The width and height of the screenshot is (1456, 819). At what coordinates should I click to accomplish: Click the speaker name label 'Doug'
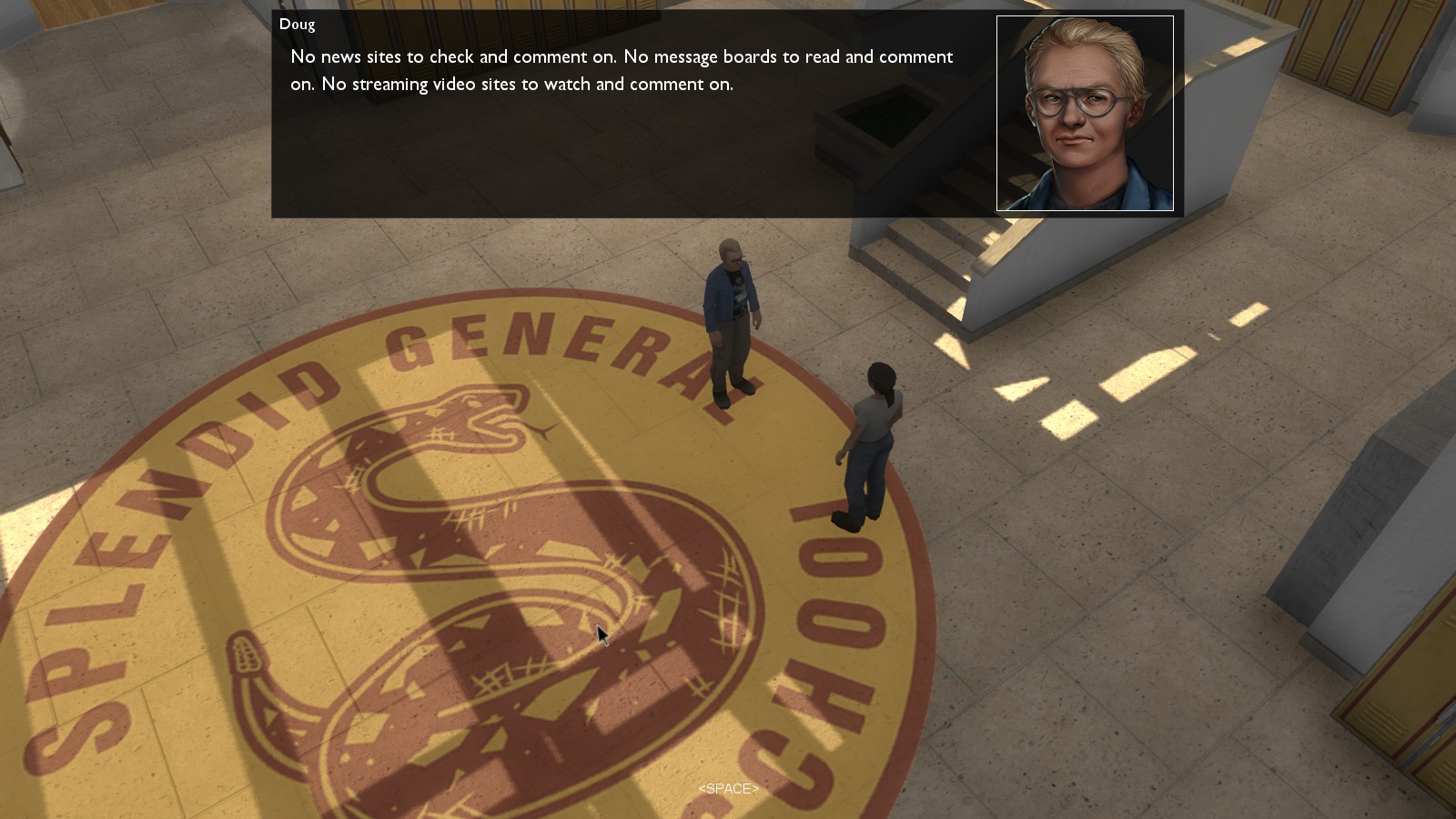[x=298, y=25]
